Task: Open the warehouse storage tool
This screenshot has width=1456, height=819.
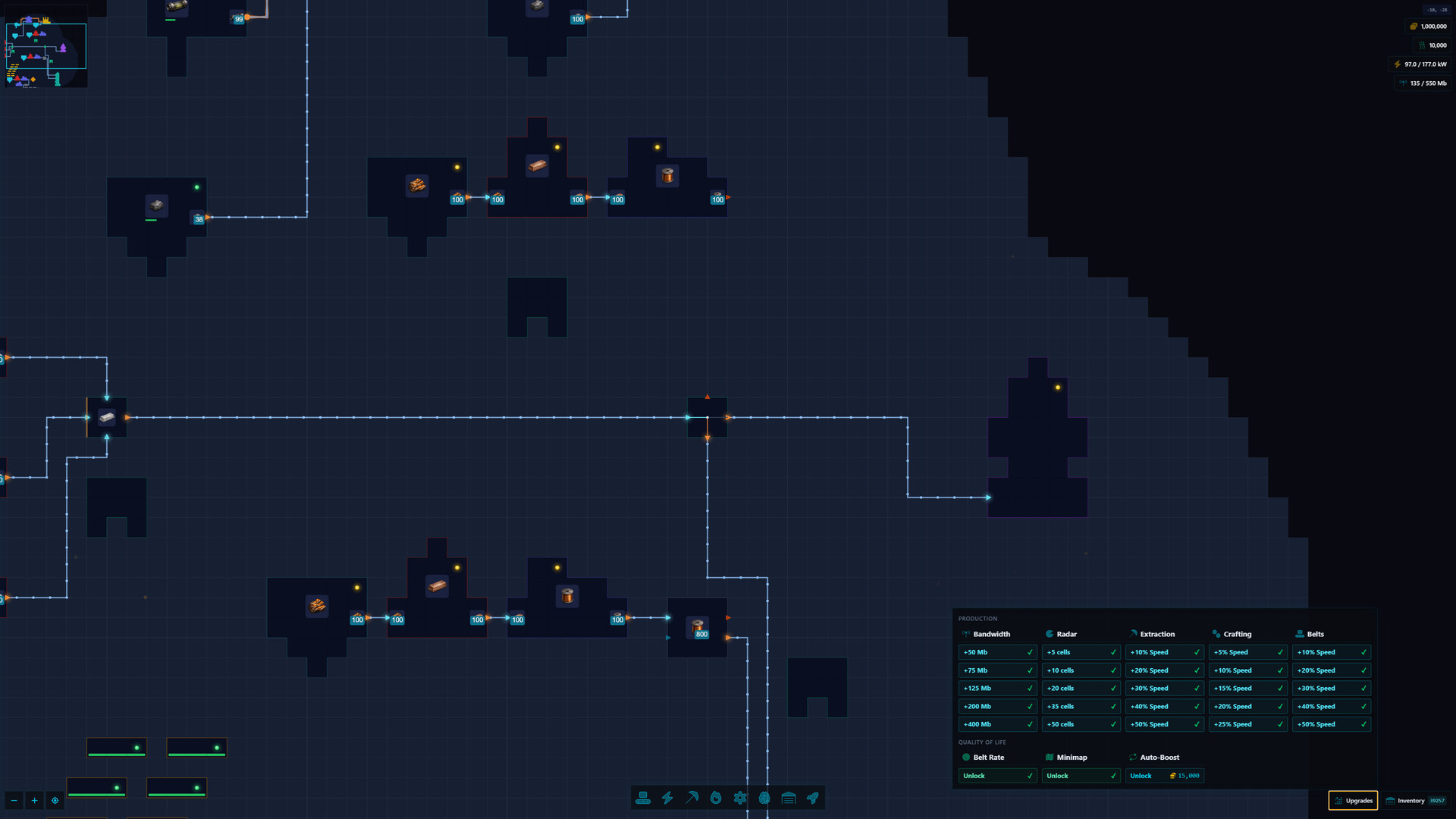Action: point(788,798)
